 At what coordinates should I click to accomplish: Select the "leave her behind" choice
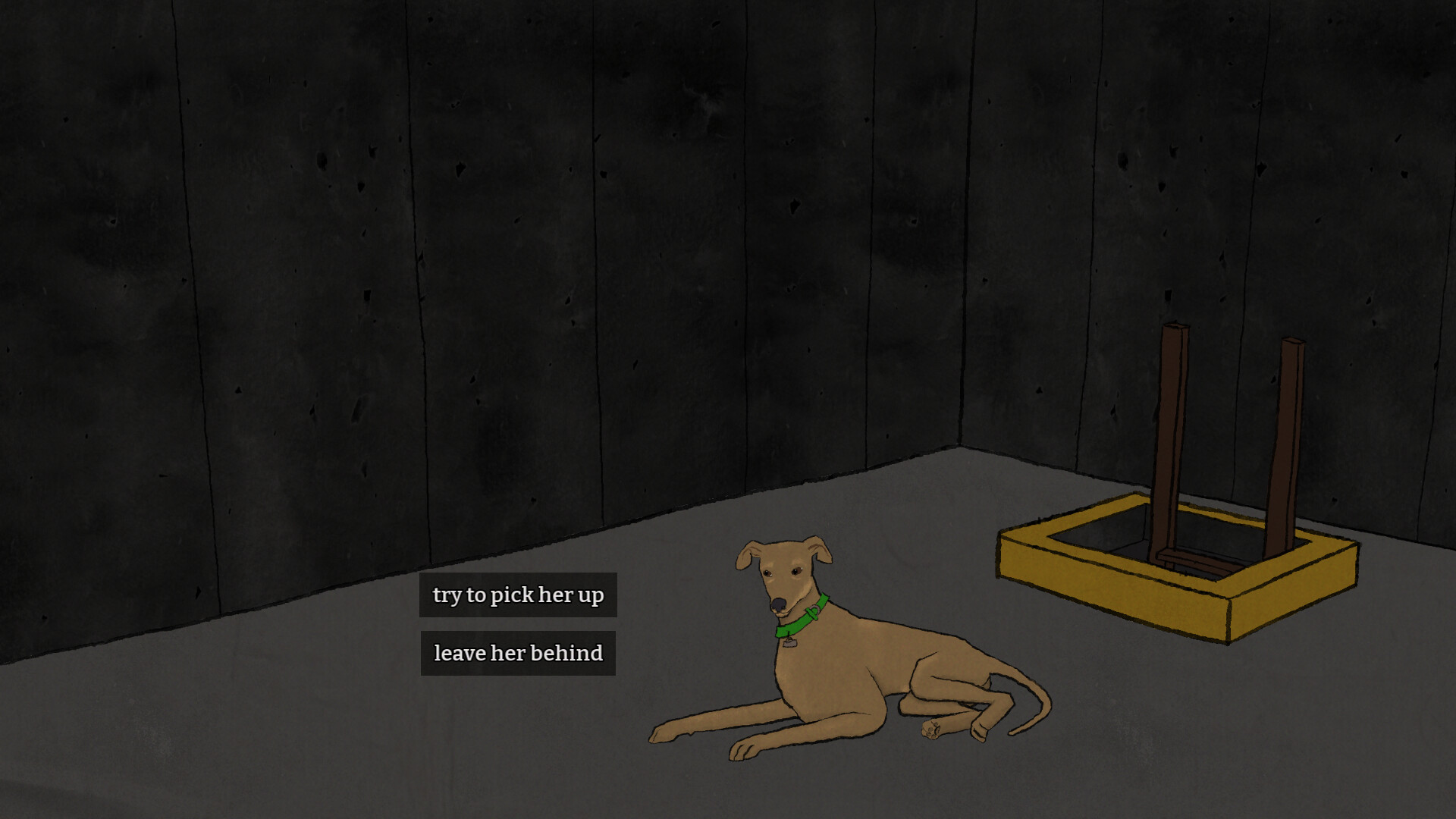tap(518, 652)
